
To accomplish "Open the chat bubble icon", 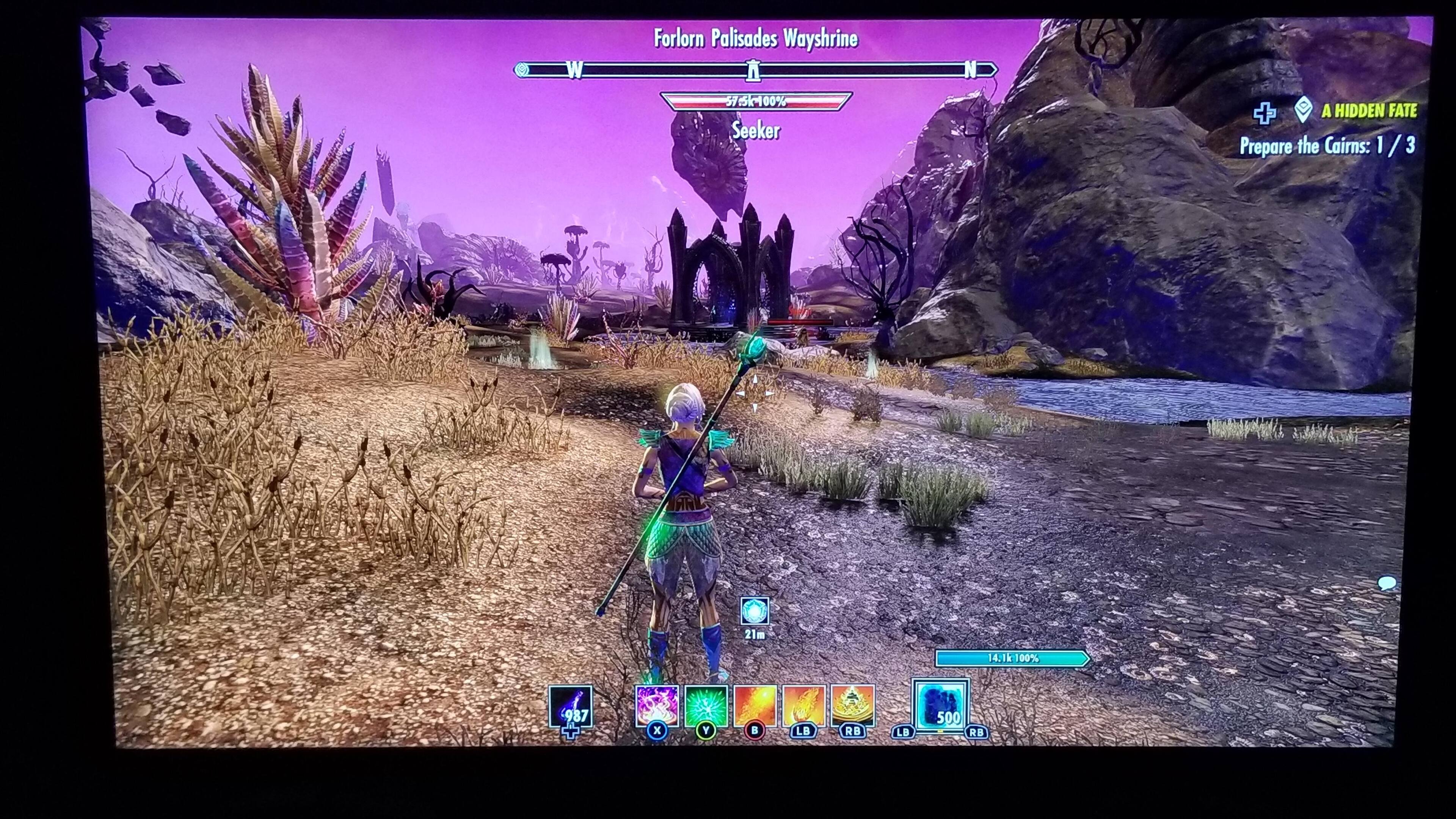I will (1387, 583).
